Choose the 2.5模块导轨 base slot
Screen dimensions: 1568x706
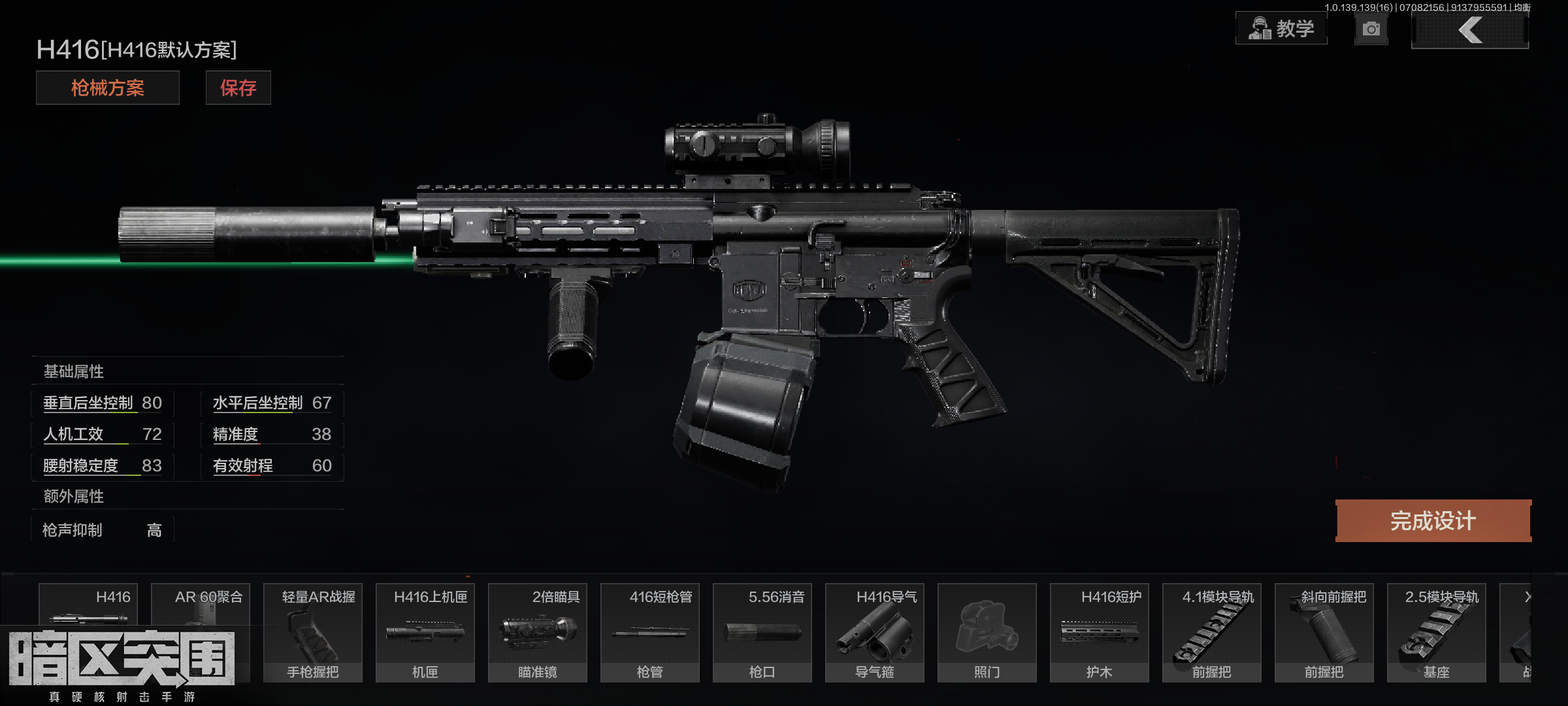click(1437, 632)
